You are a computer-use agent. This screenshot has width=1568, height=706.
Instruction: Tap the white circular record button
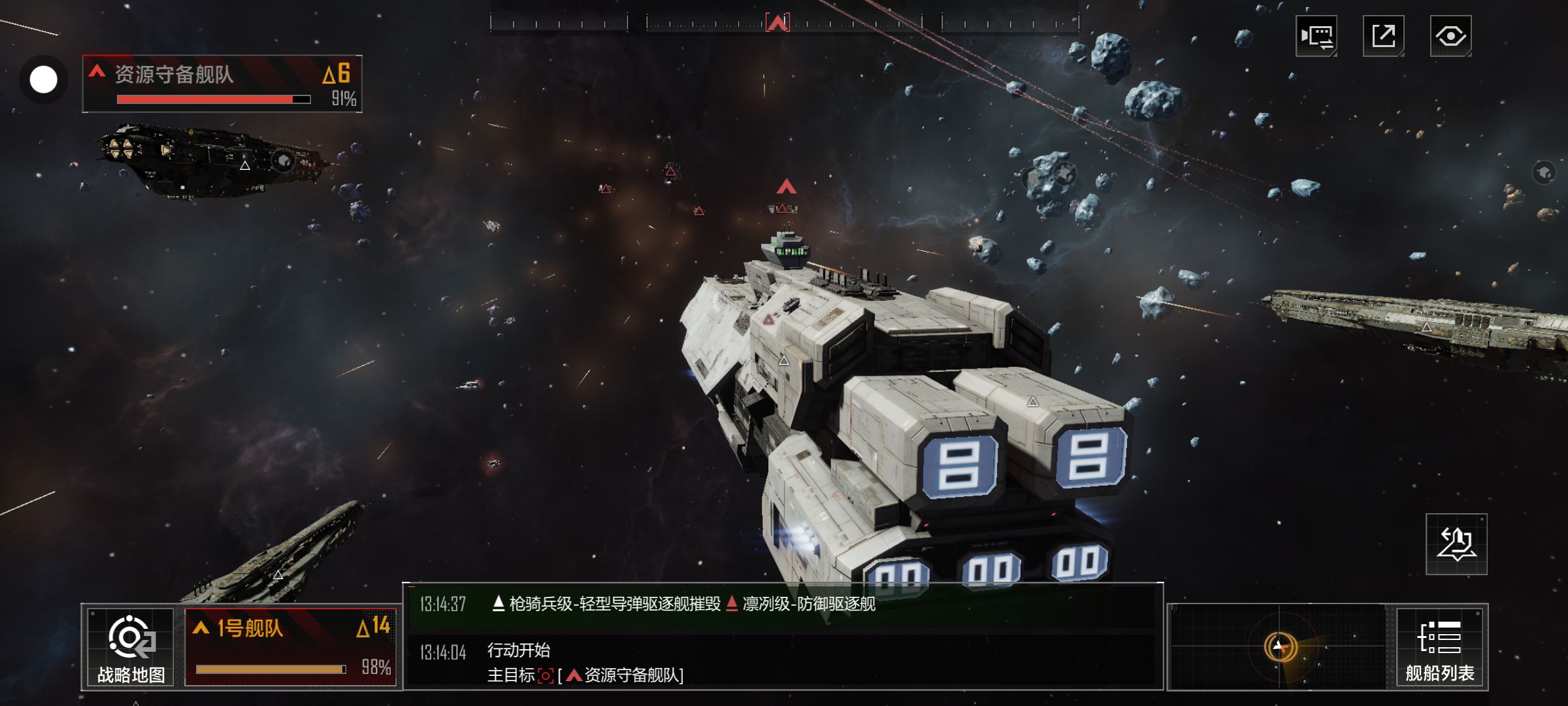44,80
